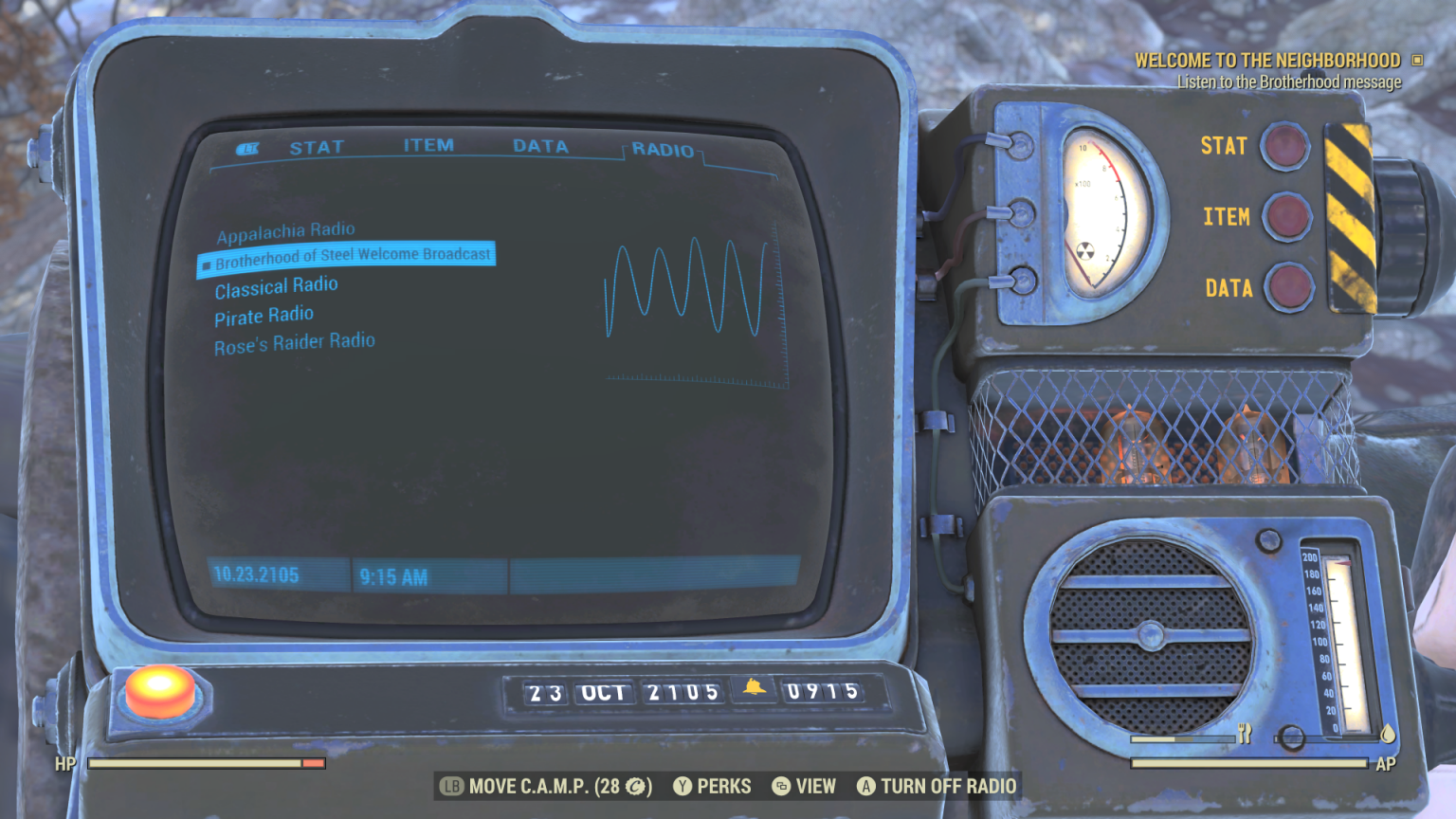Click the 9:15 AM time field

395,576
